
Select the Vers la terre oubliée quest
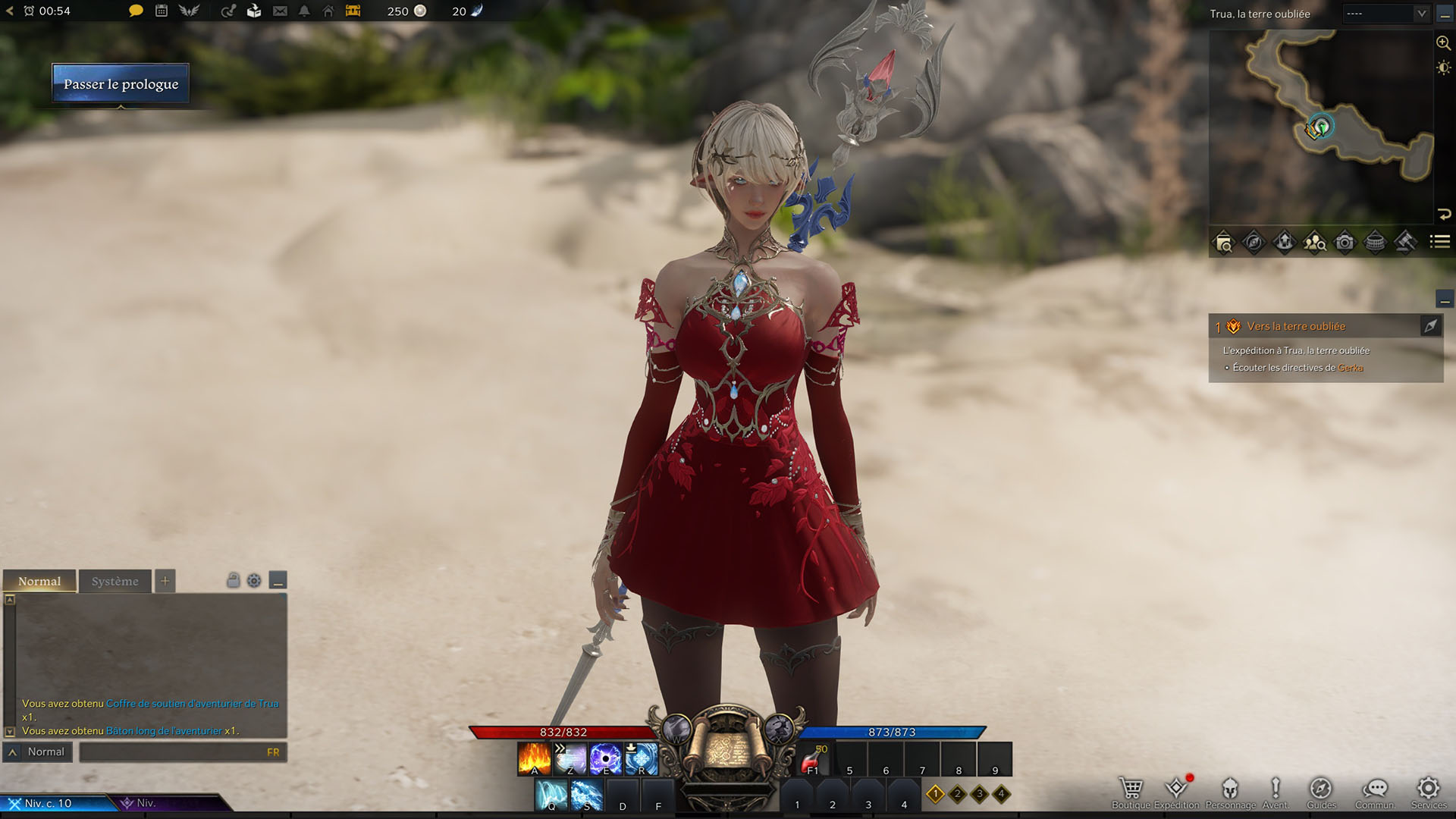coord(1296,327)
